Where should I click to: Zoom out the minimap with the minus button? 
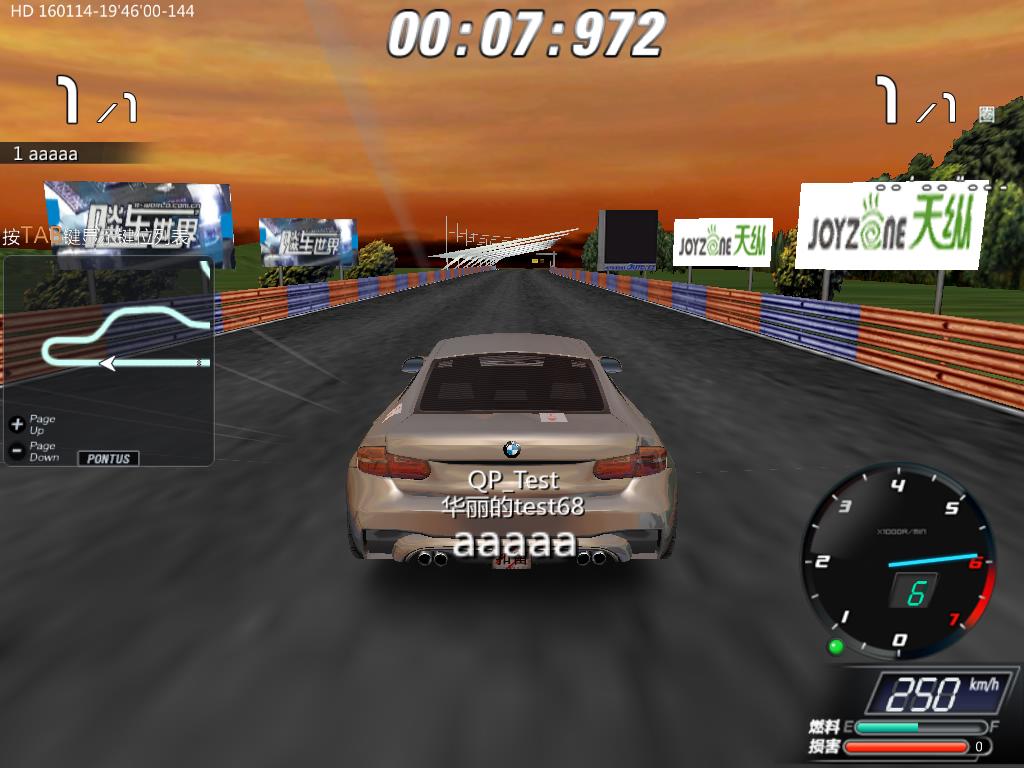pyautogui.click(x=16, y=451)
